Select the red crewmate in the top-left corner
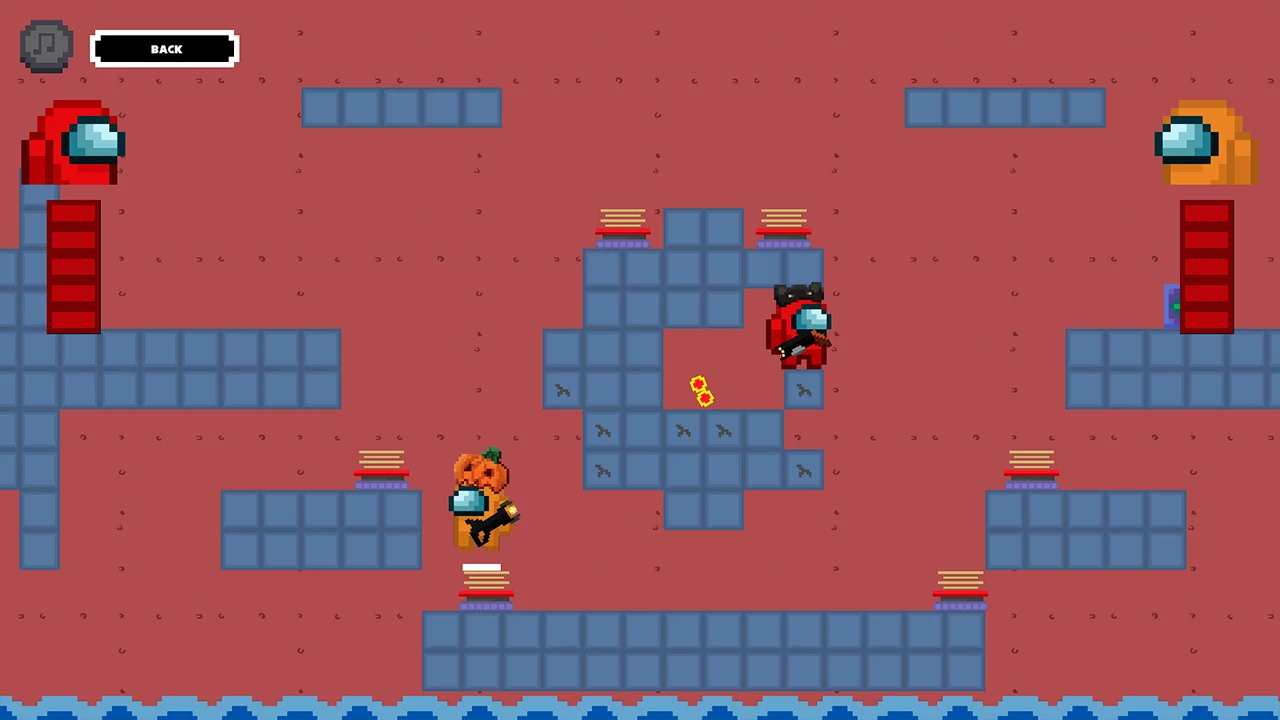The width and height of the screenshot is (1280, 720). coord(72,145)
